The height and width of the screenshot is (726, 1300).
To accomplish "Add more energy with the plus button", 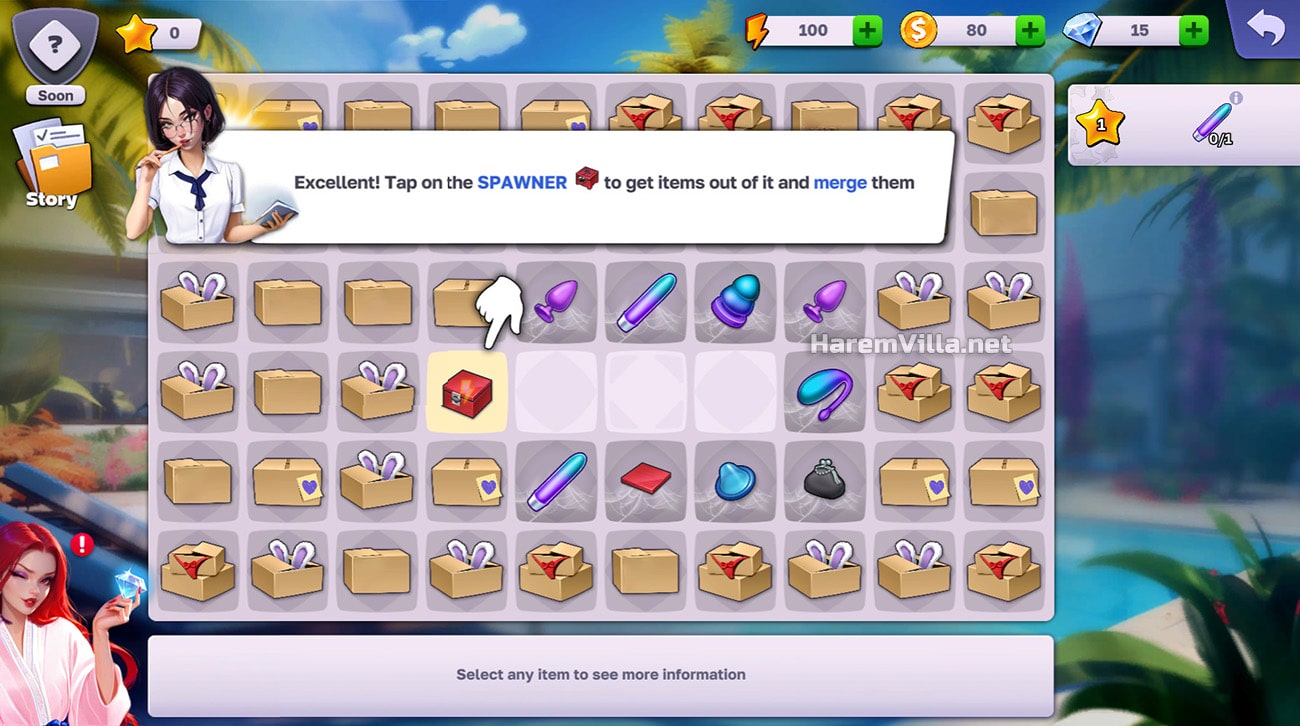I will [867, 31].
